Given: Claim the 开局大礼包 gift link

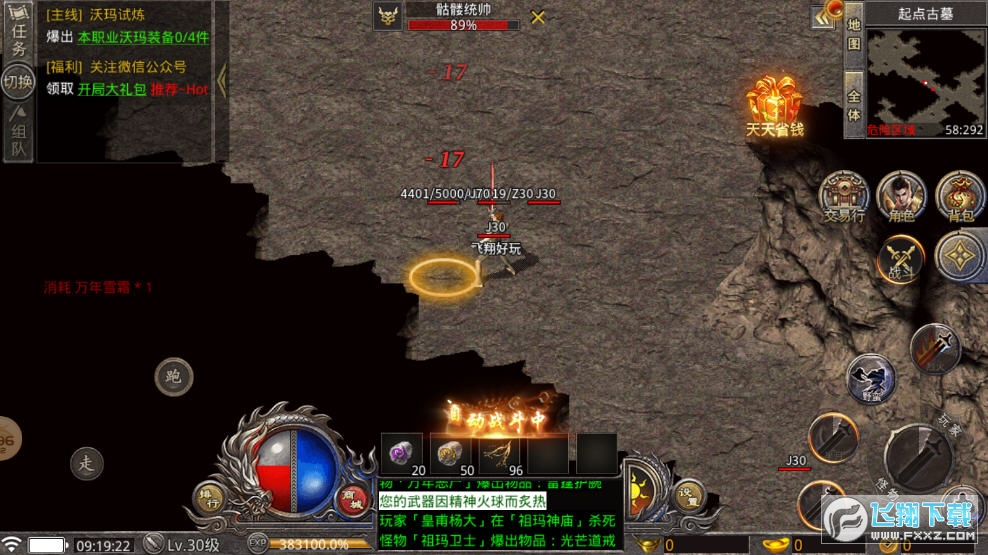Looking at the screenshot, I should coord(113,89).
